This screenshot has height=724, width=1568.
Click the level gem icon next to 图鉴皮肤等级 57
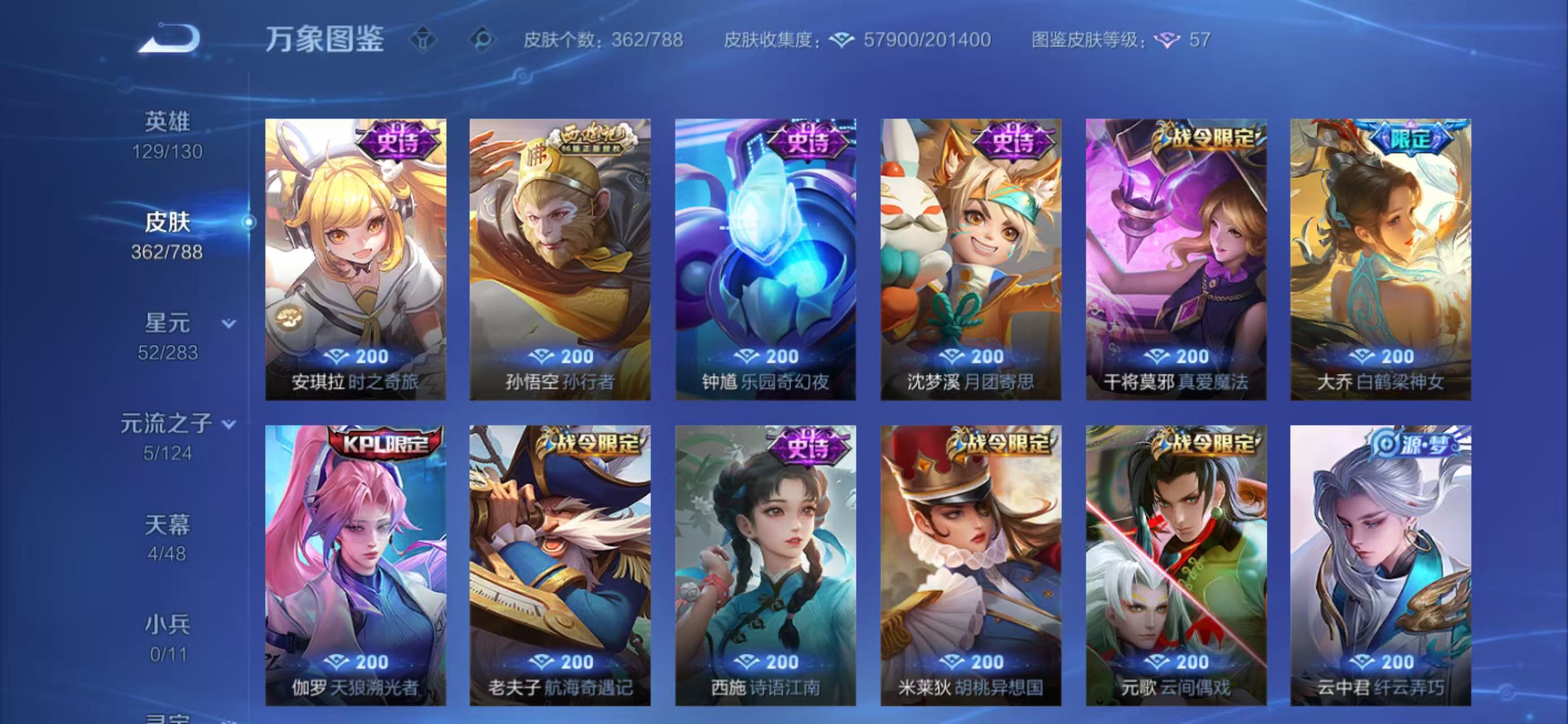tap(1167, 42)
